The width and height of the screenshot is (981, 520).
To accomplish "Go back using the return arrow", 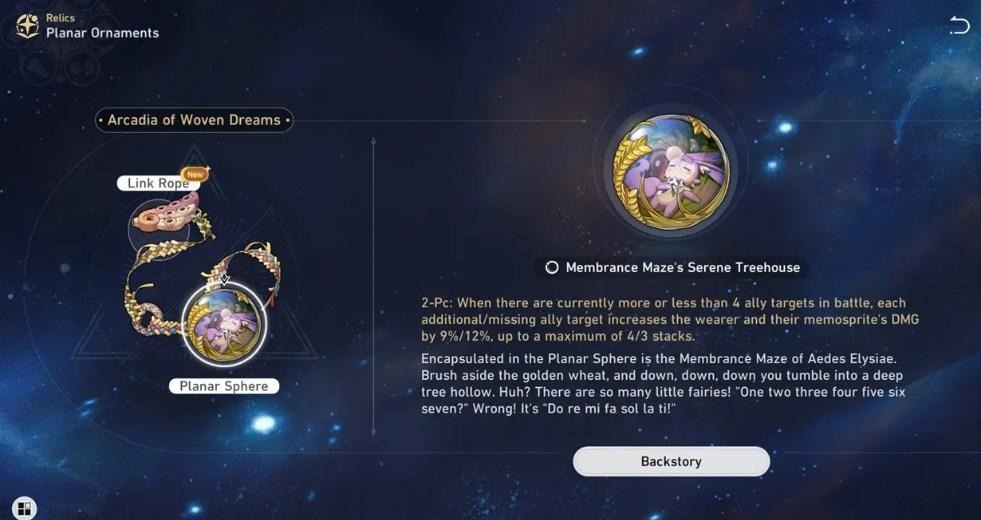I will 958,26.
